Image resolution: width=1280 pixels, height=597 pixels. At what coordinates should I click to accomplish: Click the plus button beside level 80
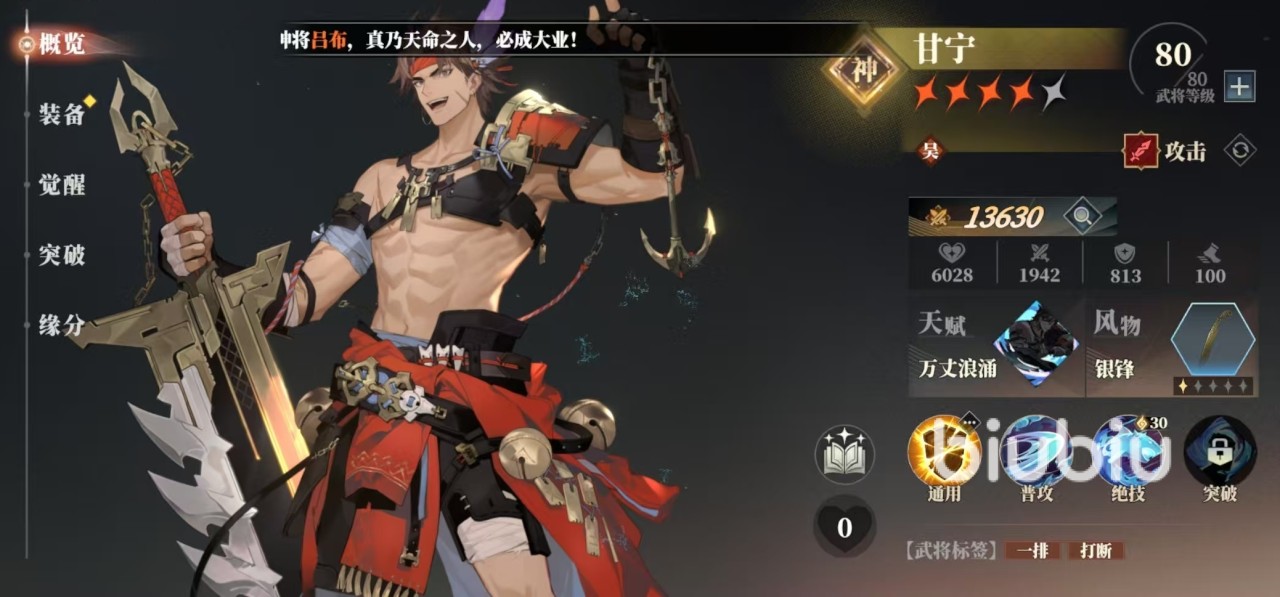click(1239, 87)
